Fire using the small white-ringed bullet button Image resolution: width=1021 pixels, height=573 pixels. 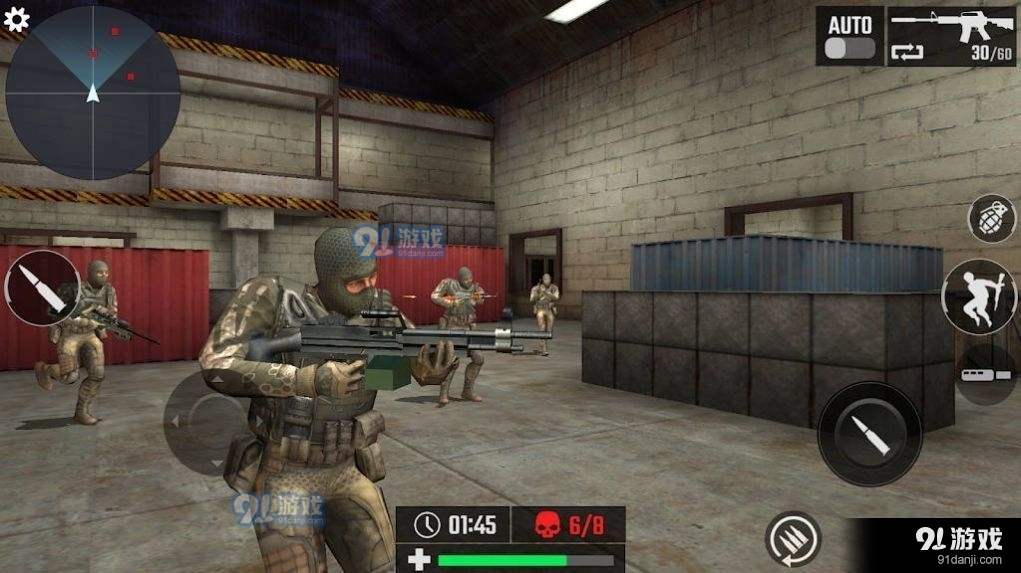(42, 288)
